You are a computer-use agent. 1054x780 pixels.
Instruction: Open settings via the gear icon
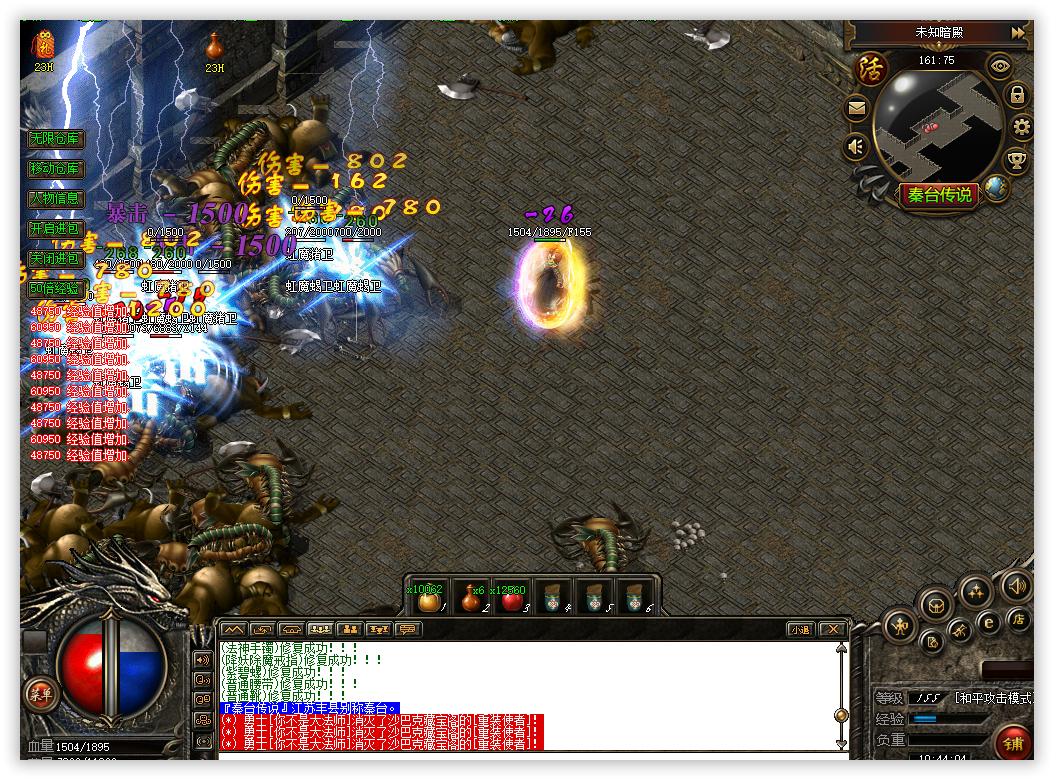(1021, 127)
